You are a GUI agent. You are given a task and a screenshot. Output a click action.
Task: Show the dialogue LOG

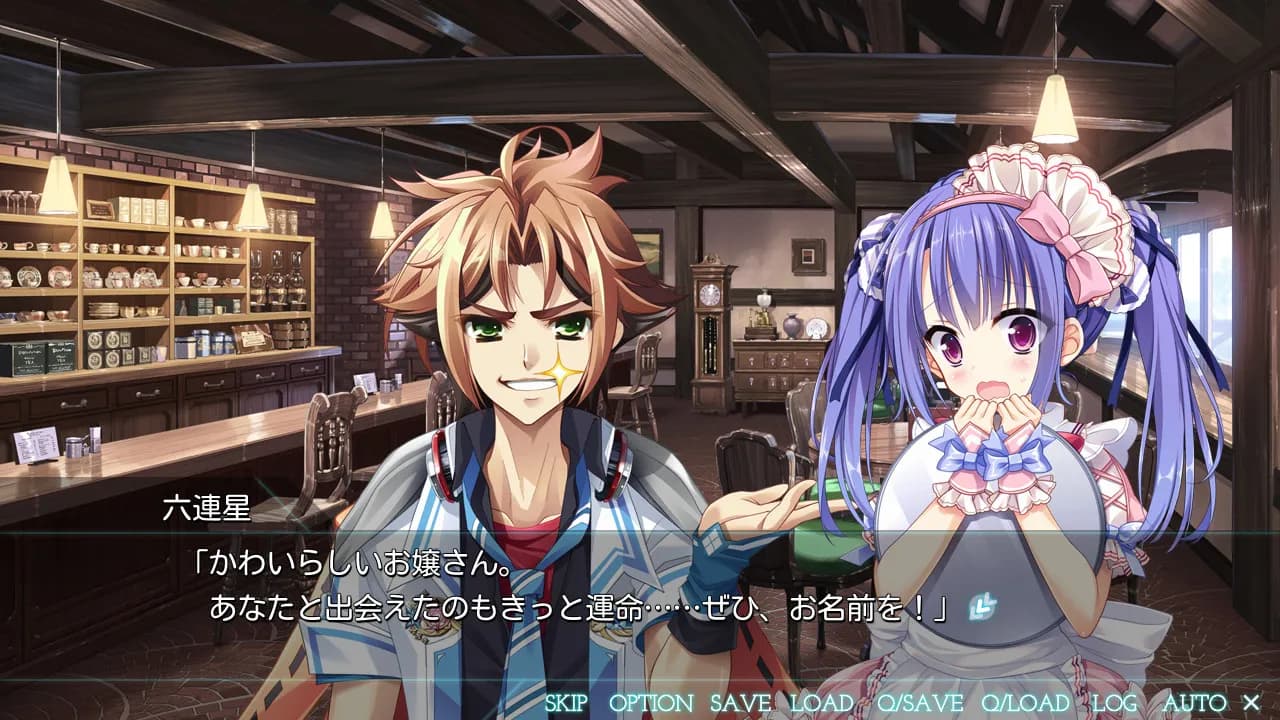pos(1114,703)
